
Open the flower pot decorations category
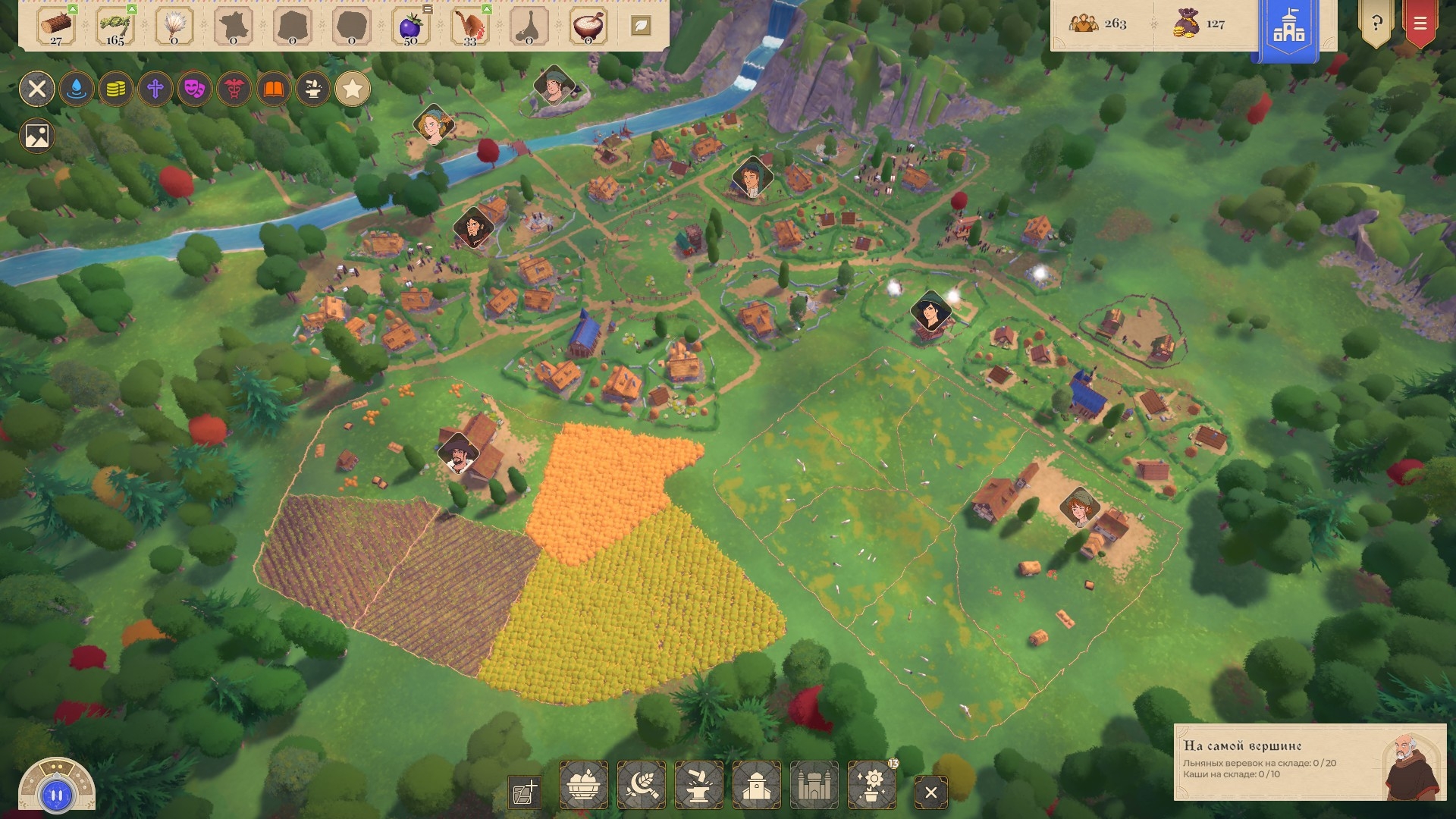pos(871,785)
